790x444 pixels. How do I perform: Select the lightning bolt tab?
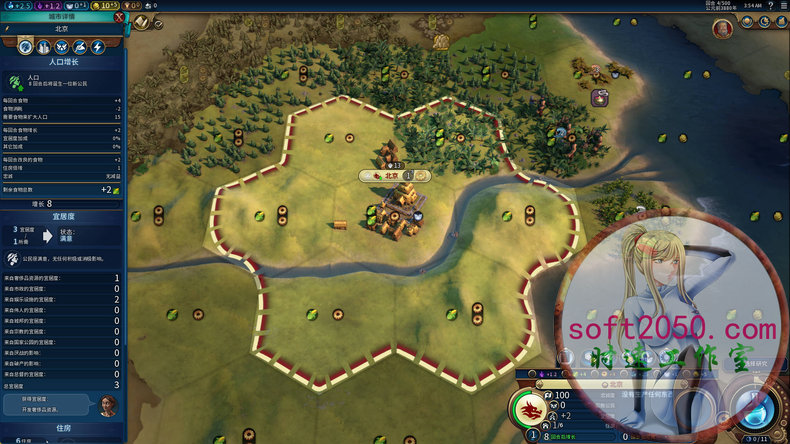(x=98, y=47)
